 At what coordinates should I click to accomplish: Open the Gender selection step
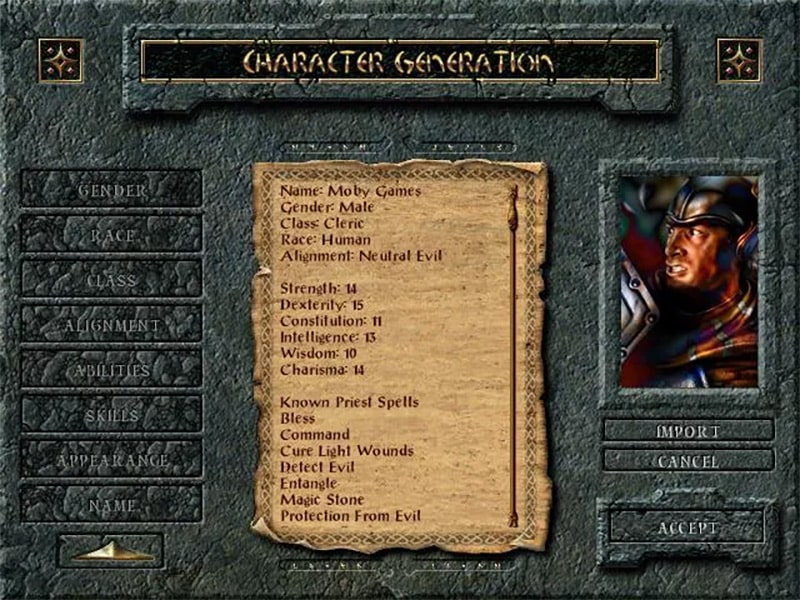[112, 189]
